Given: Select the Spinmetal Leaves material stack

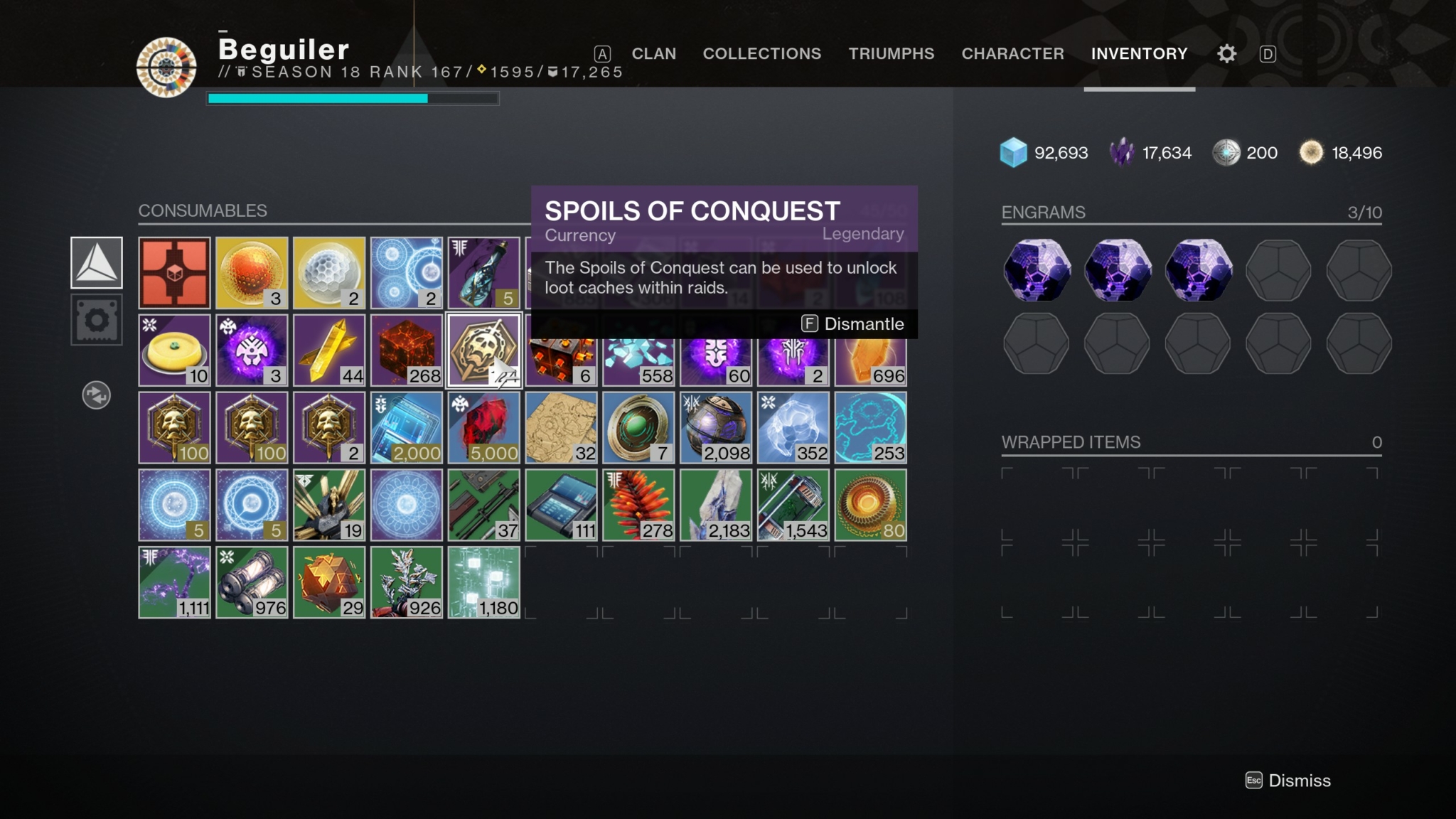Looking at the screenshot, I should pos(406,582).
